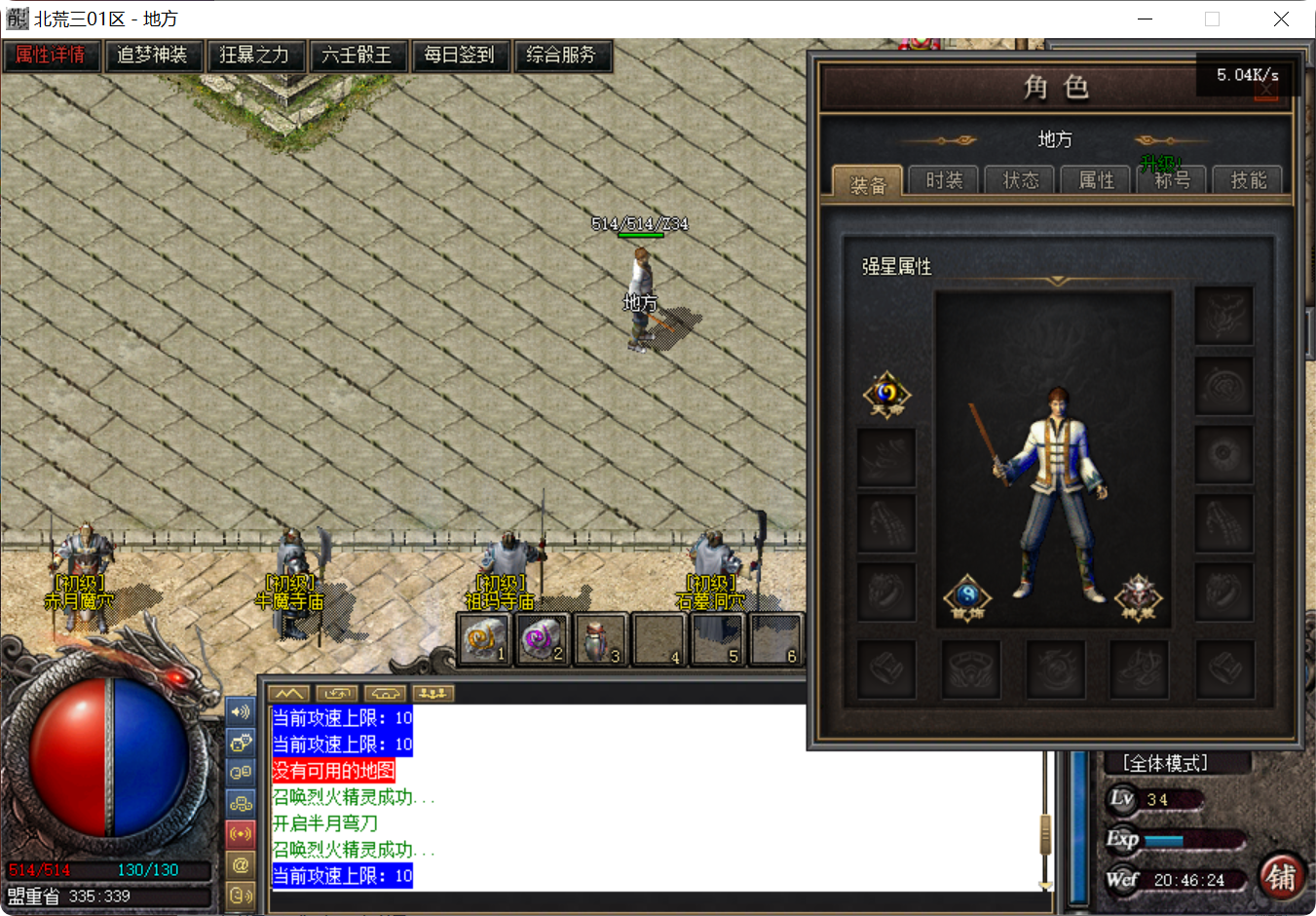1316x916 pixels.
Task: Click the potion item in slot 3
Action: [x=600, y=638]
